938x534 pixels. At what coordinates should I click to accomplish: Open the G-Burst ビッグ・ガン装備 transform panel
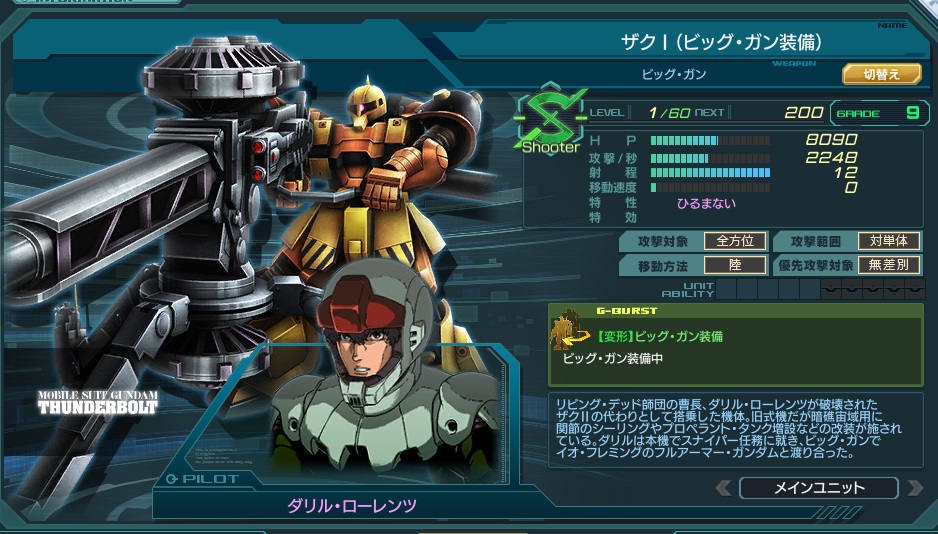tap(735, 346)
